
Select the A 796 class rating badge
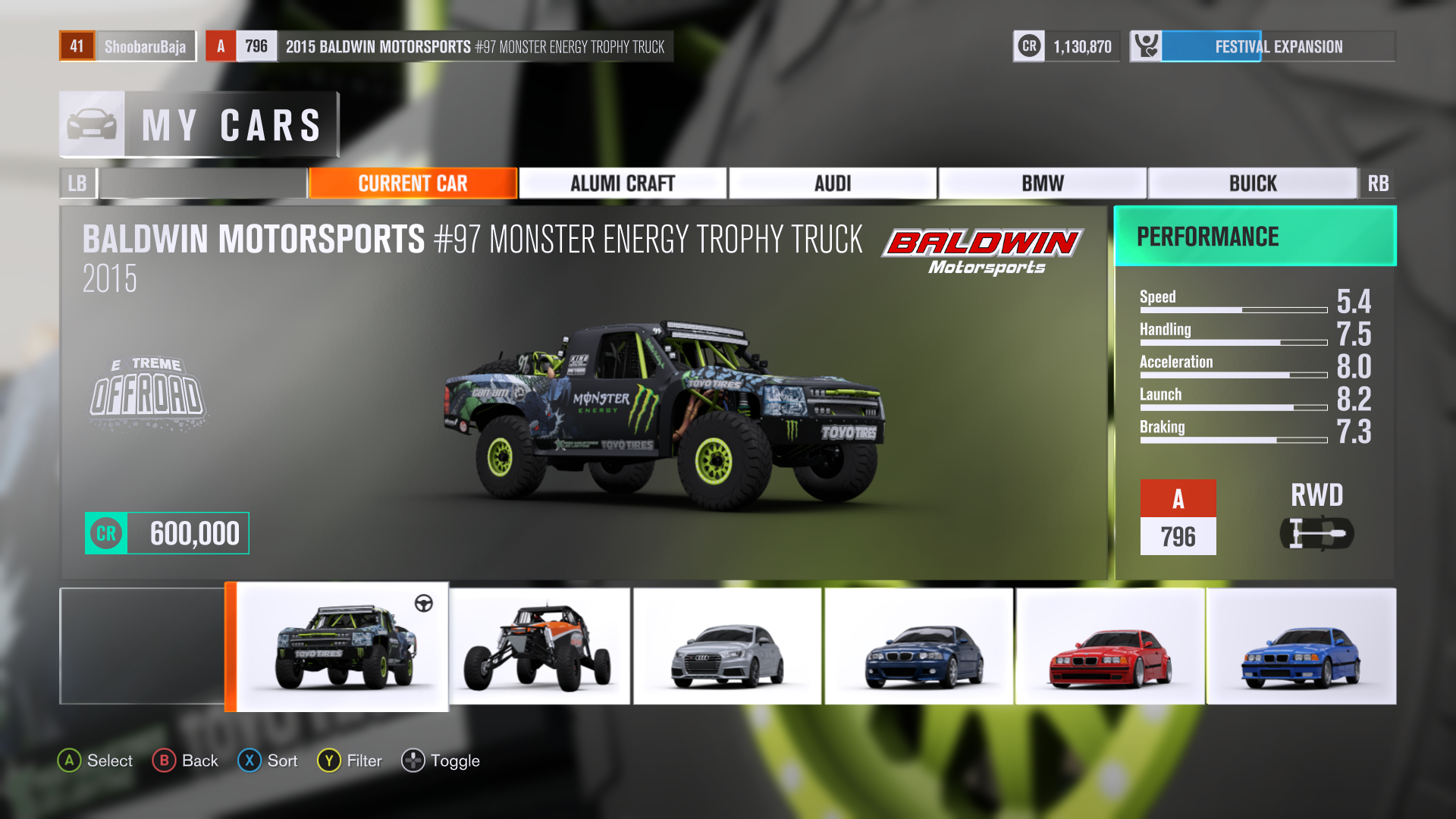(1178, 516)
